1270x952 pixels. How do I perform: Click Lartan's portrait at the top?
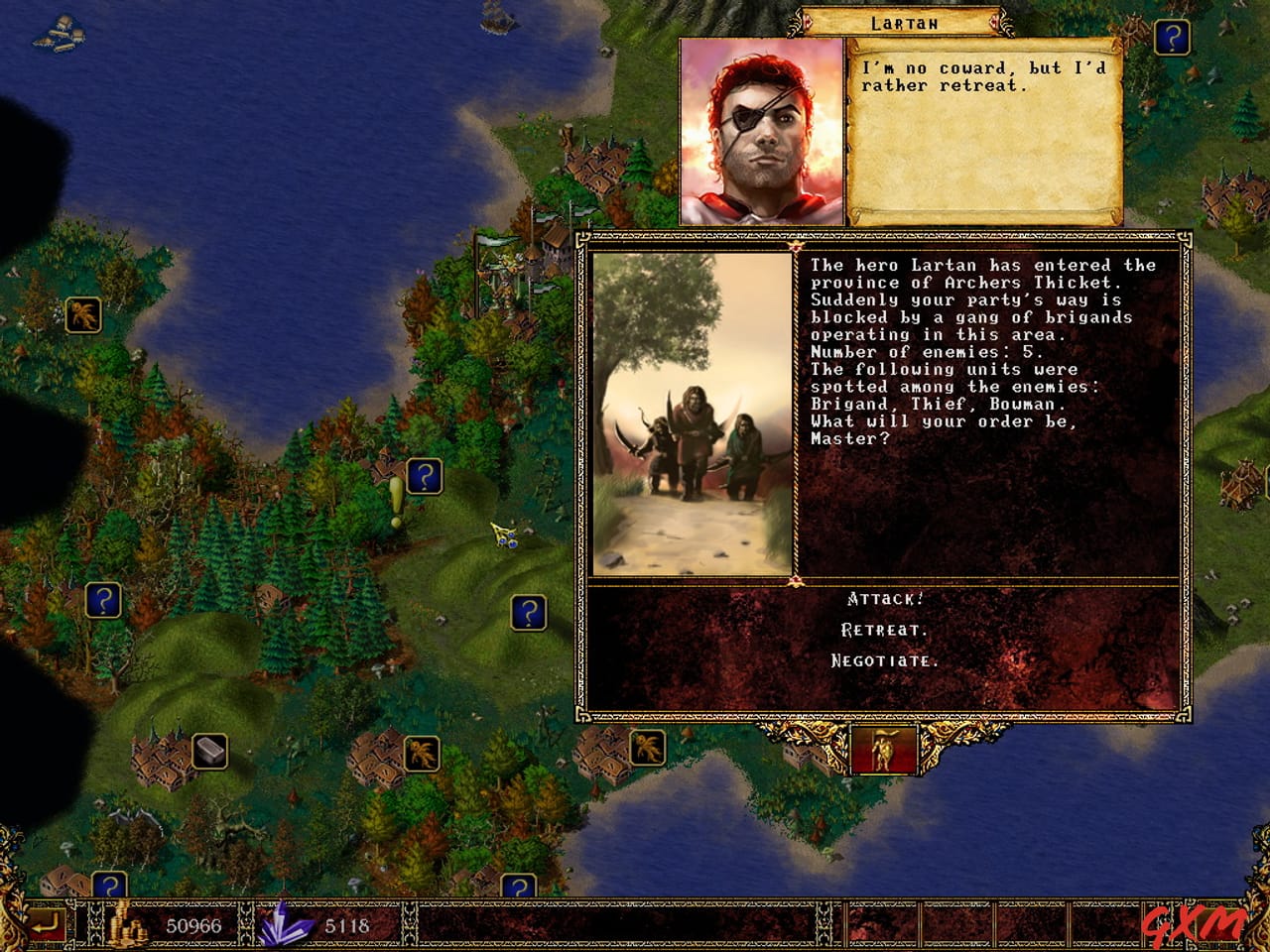[x=759, y=124]
